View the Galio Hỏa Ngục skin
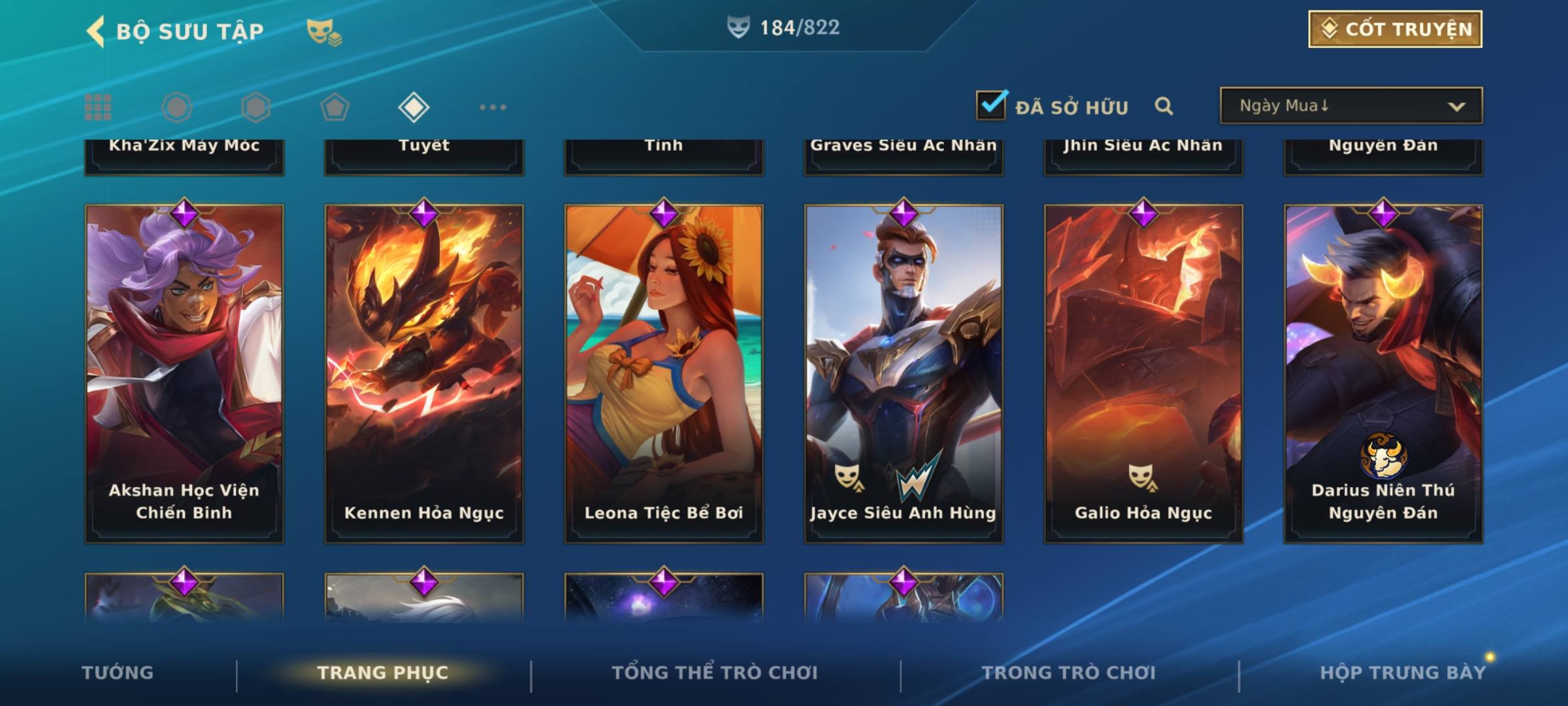This screenshot has width=1568, height=706. point(1143,373)
